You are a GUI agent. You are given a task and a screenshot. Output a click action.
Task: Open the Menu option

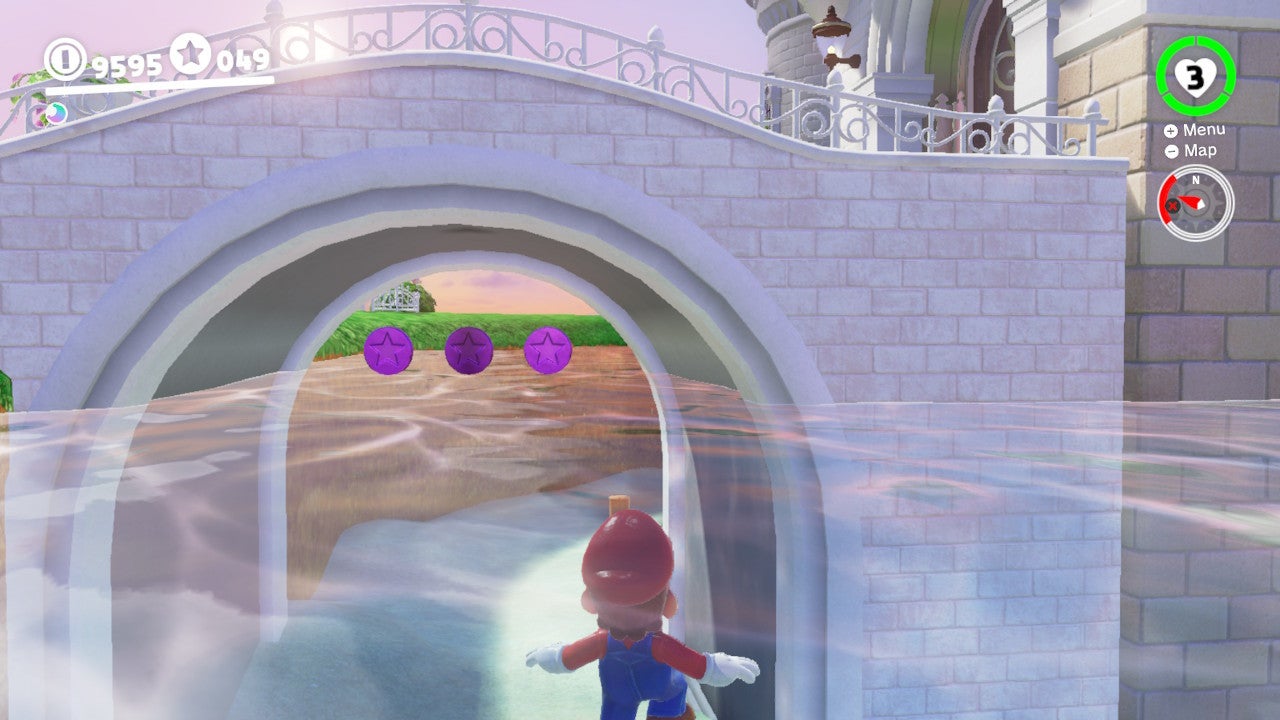[x=1205, y=130]
